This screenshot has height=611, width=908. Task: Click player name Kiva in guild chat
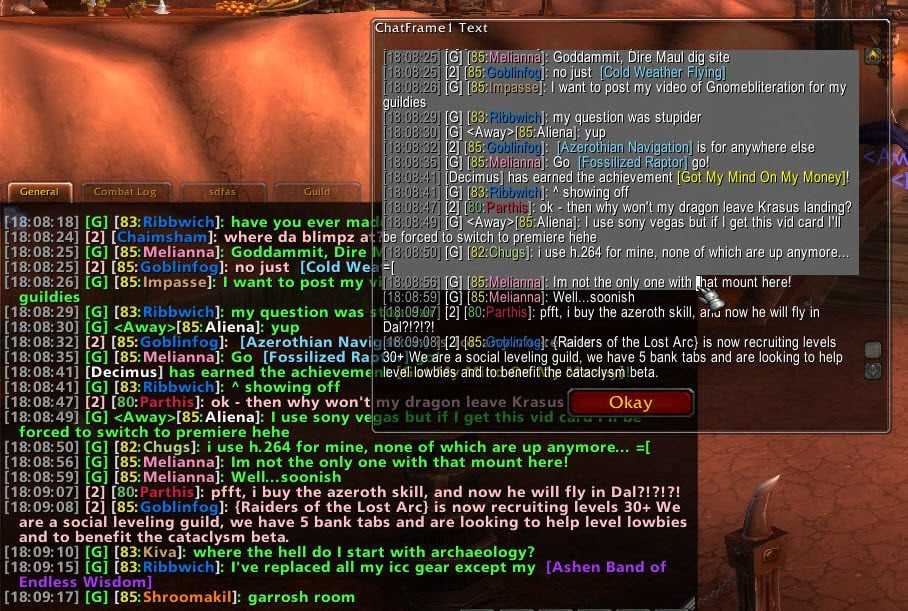tap(162, 552)
